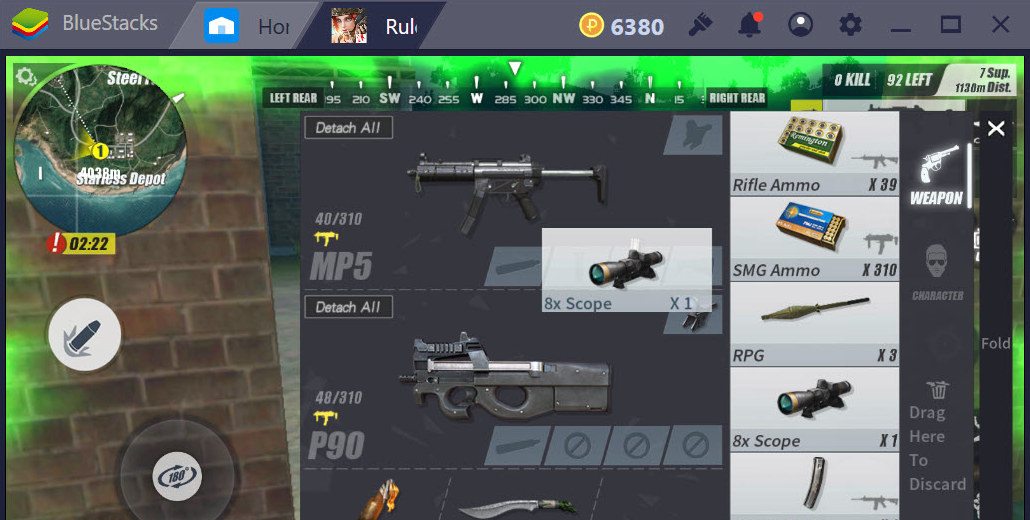
Task: Open BlueStacks settings gear in title bar
Action: [850, 25]
